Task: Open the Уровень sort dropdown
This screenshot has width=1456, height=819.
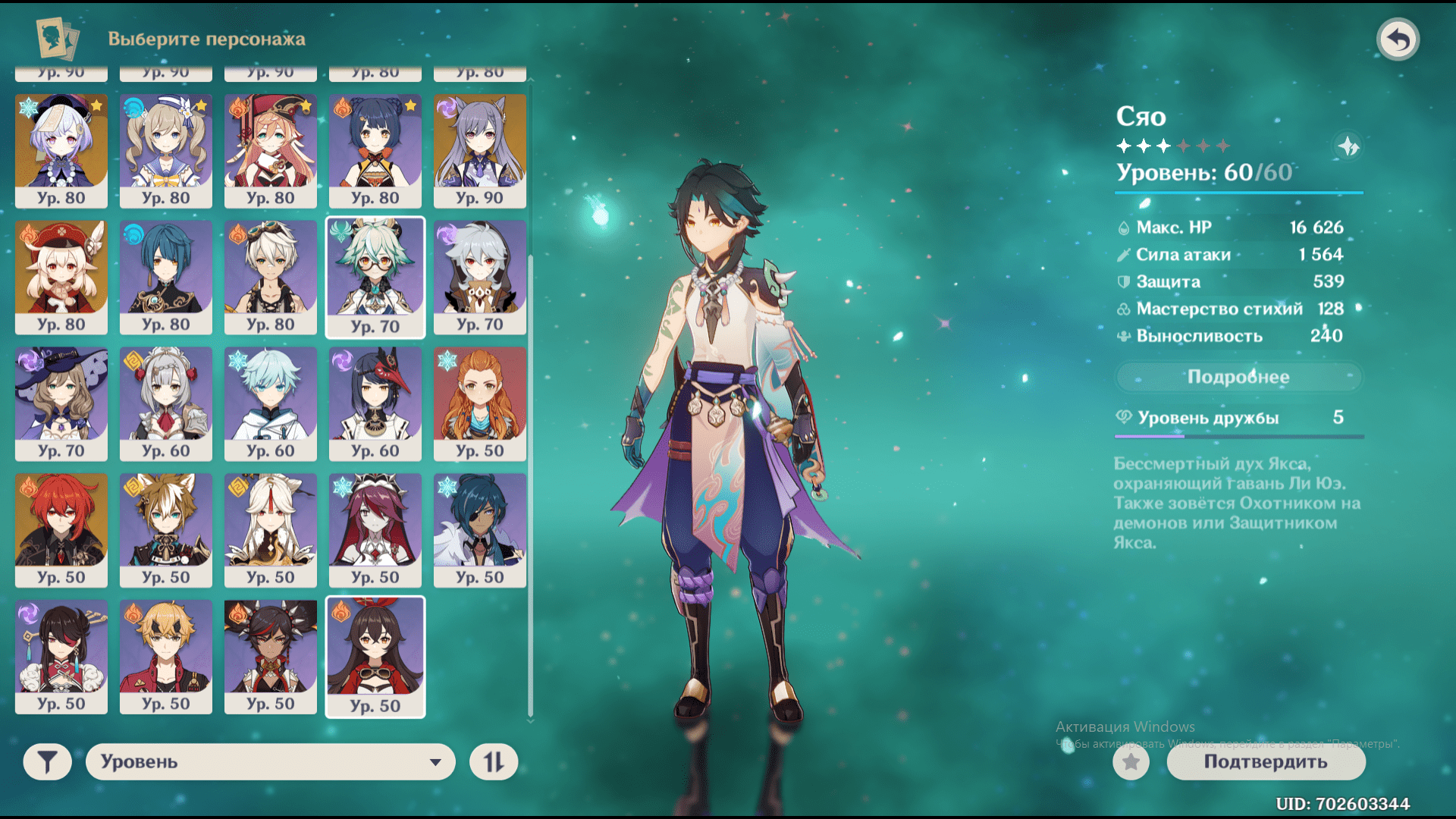Action: click(x=270, y=761)
